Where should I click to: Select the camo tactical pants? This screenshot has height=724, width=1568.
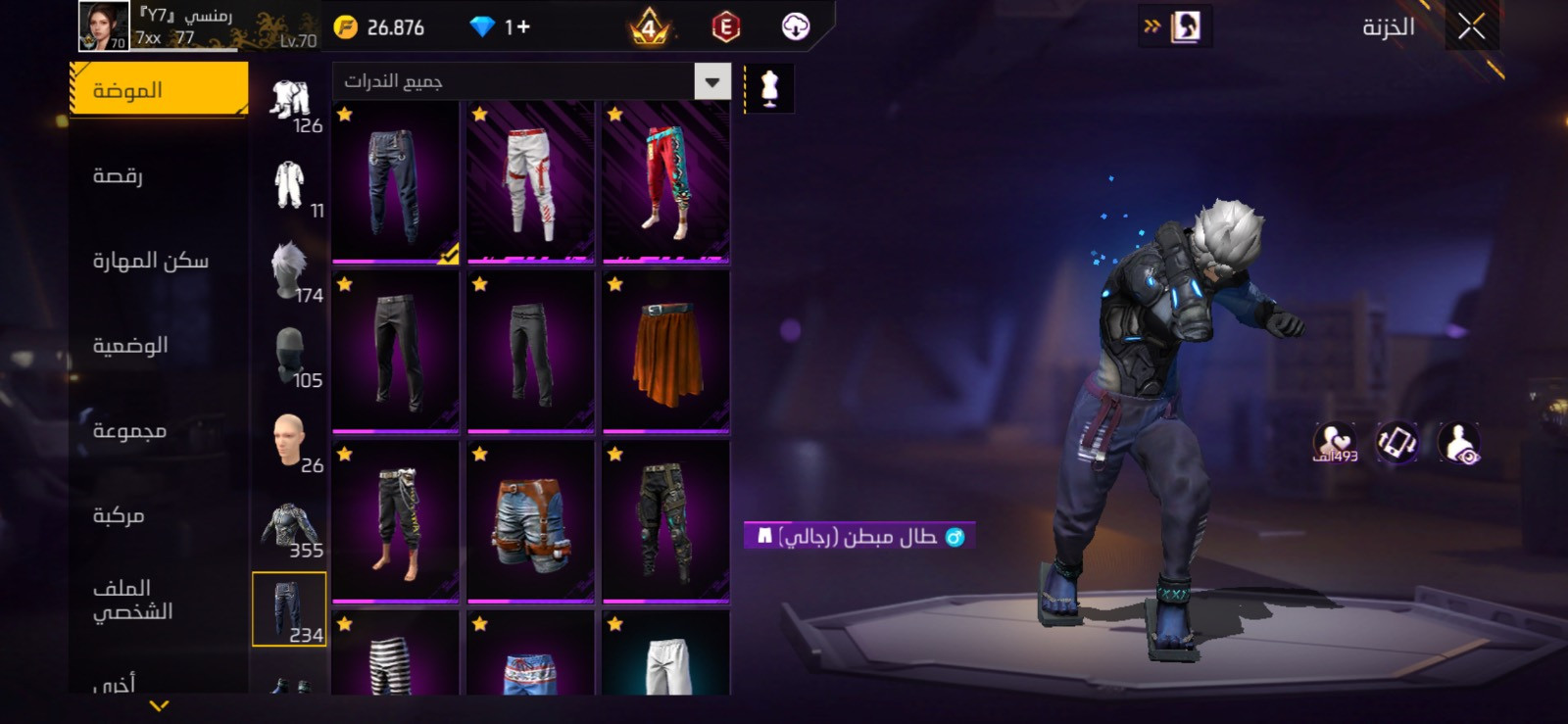click(x=665, y=522)
